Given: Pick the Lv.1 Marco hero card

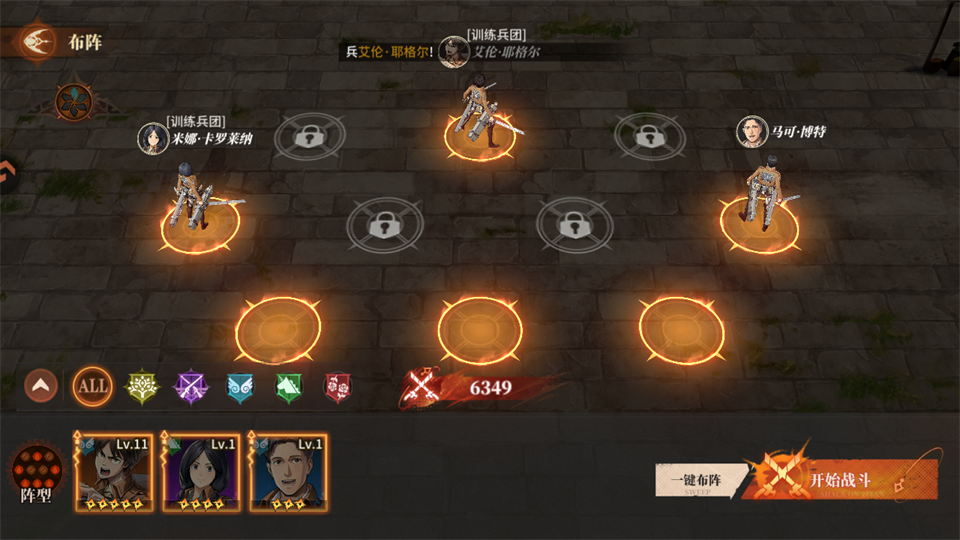Looking at the screenshot, I should tap(288, 473).
